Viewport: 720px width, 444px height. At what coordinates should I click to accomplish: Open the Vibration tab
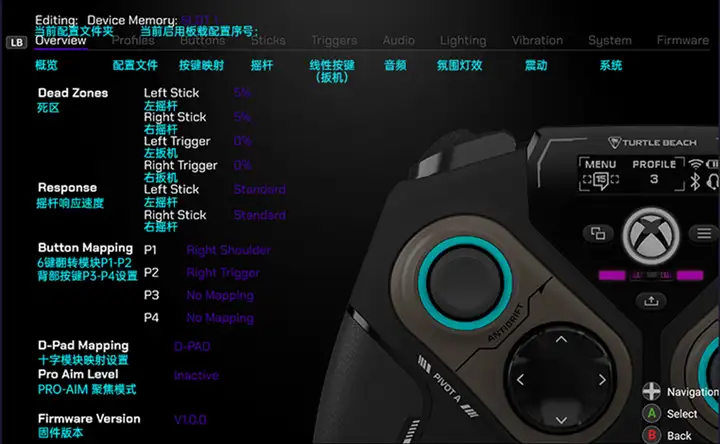[537, 41]
